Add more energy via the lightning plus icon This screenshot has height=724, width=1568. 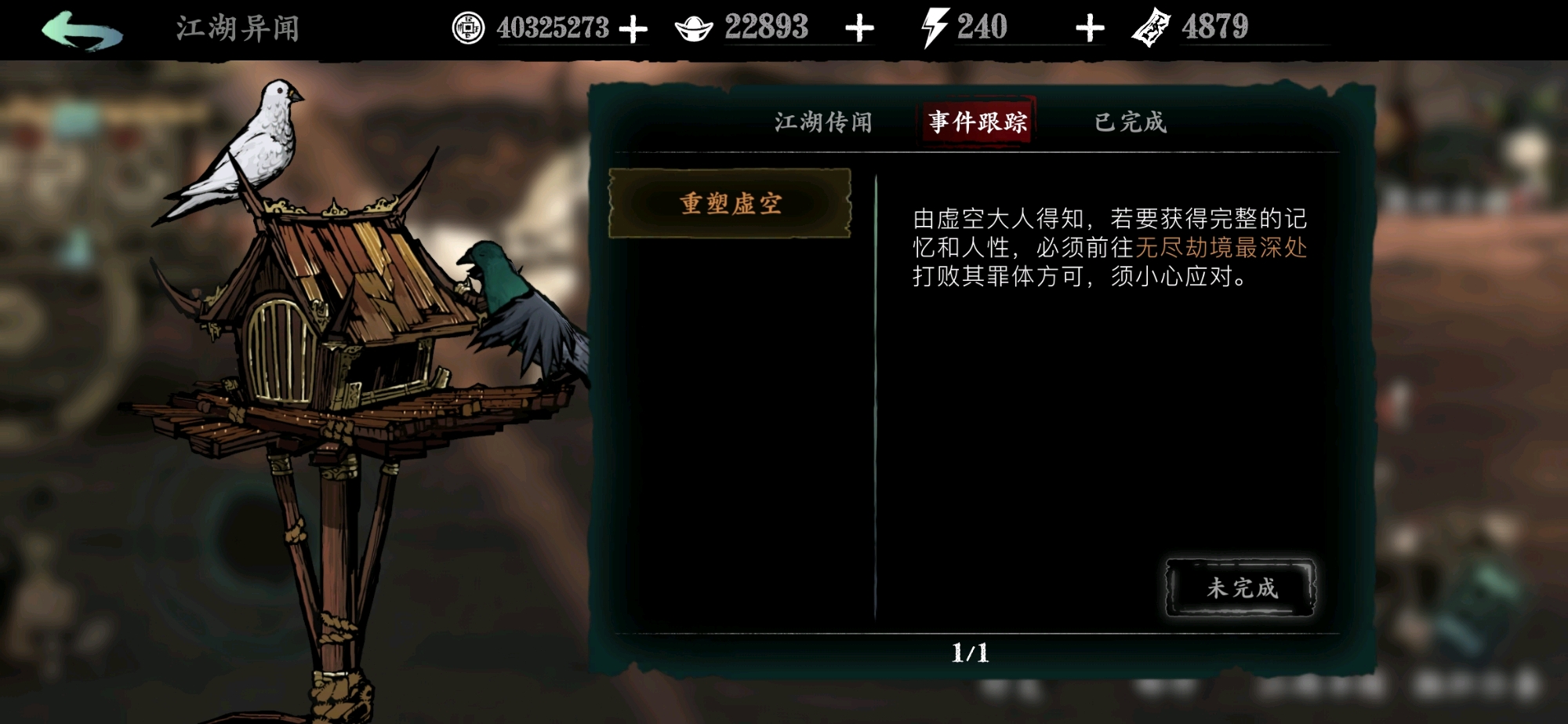1090,26
